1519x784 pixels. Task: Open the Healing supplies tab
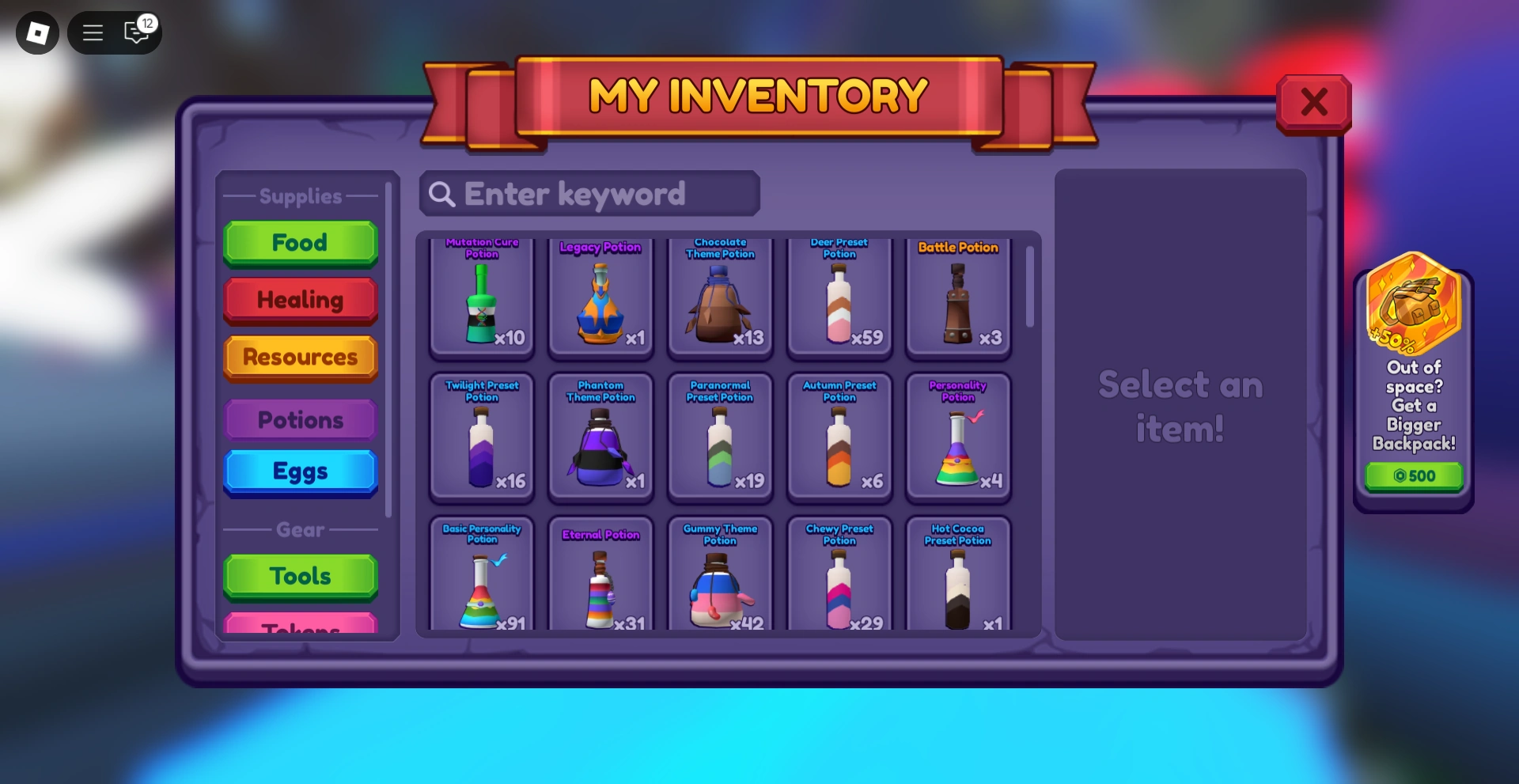coord(300,301)
